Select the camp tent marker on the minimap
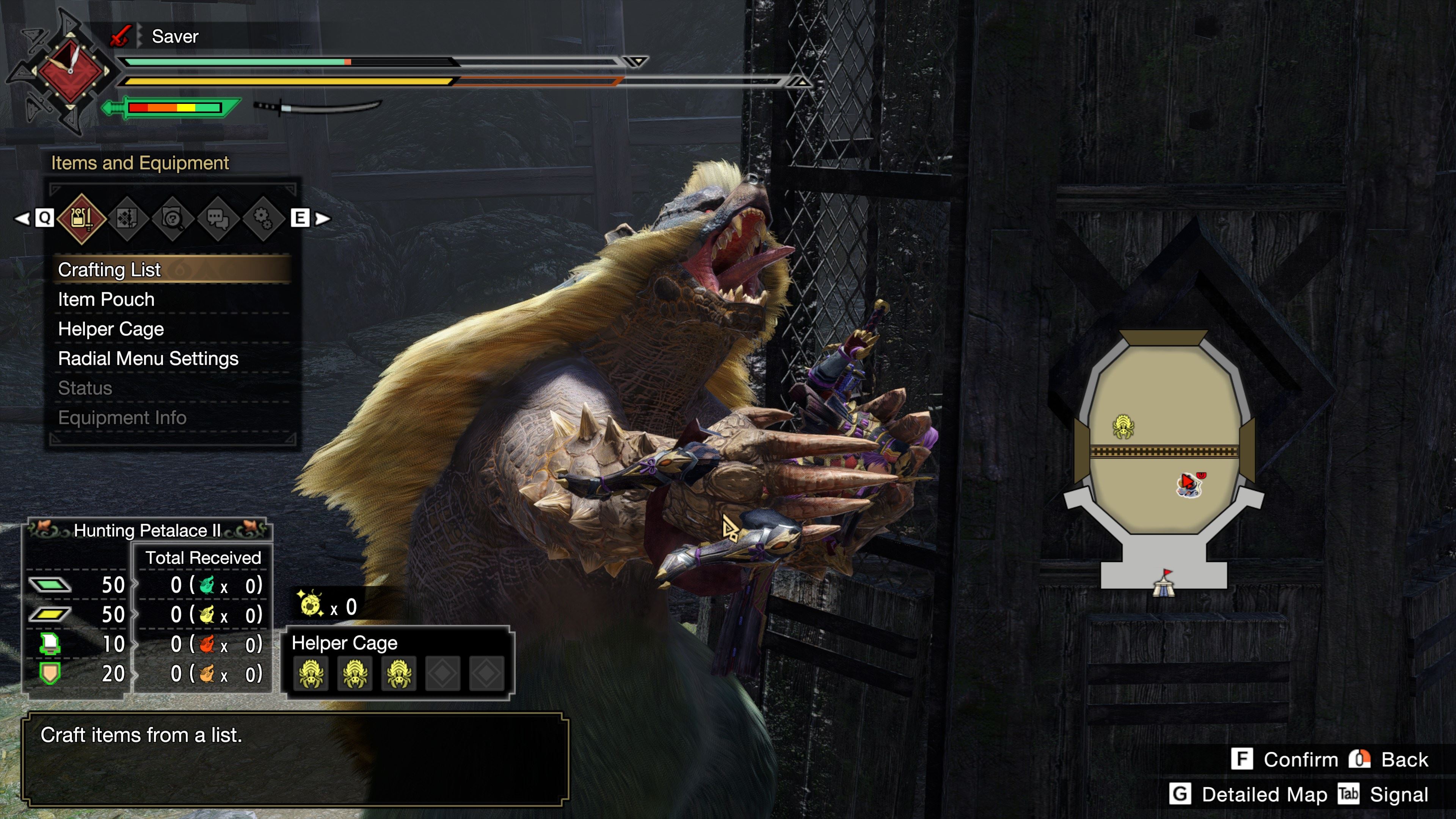This screenshot has width=1456, height=819. [1164, 584]
